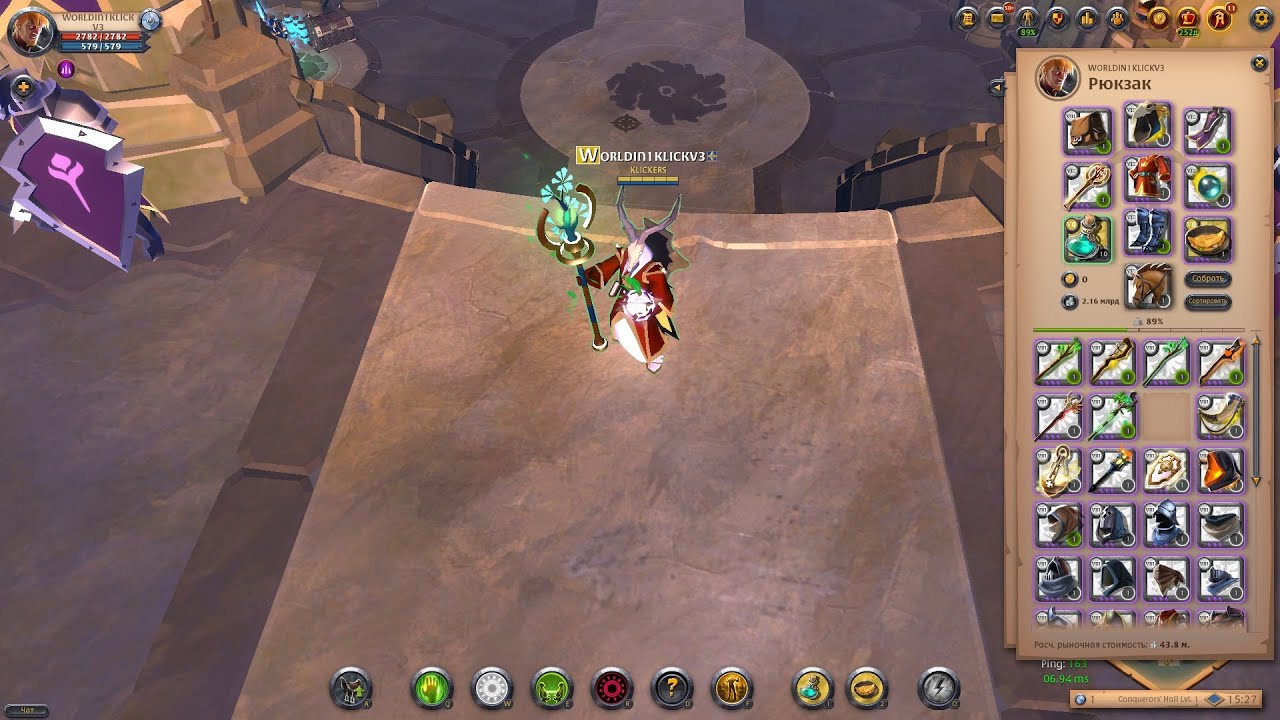Screen dimensions: 1280x720
Task: Select the omelette food slot in equipment
Action: [x=1207, y=238]
